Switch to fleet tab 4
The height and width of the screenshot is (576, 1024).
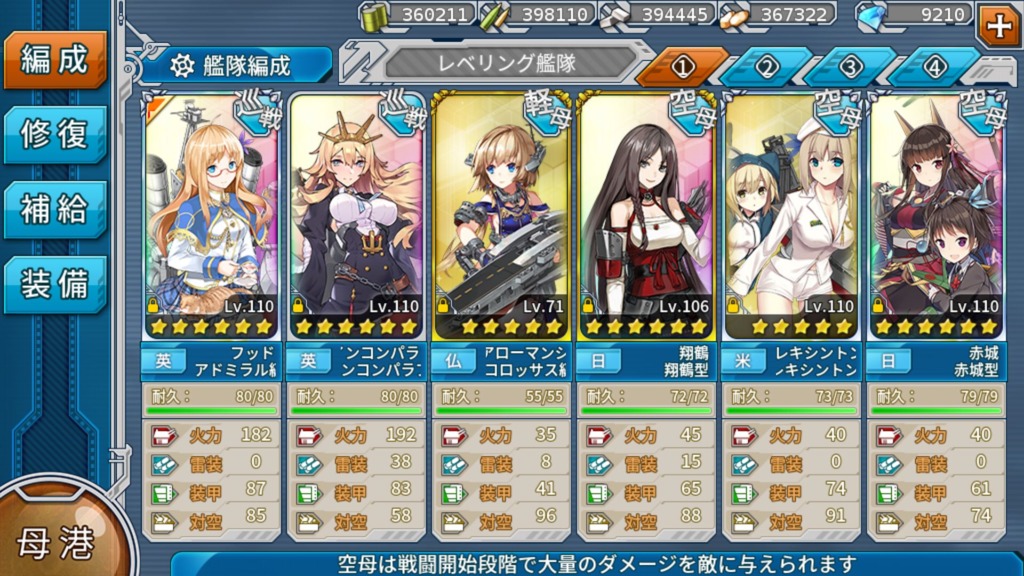coord(935,67)
